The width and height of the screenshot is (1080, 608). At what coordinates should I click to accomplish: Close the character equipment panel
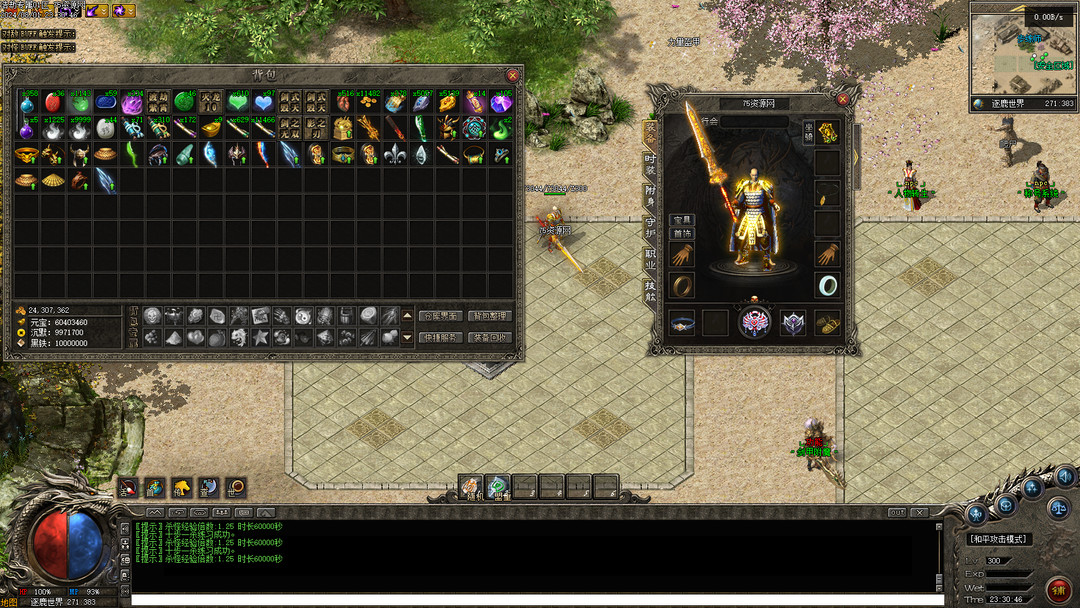click(842, 100)
